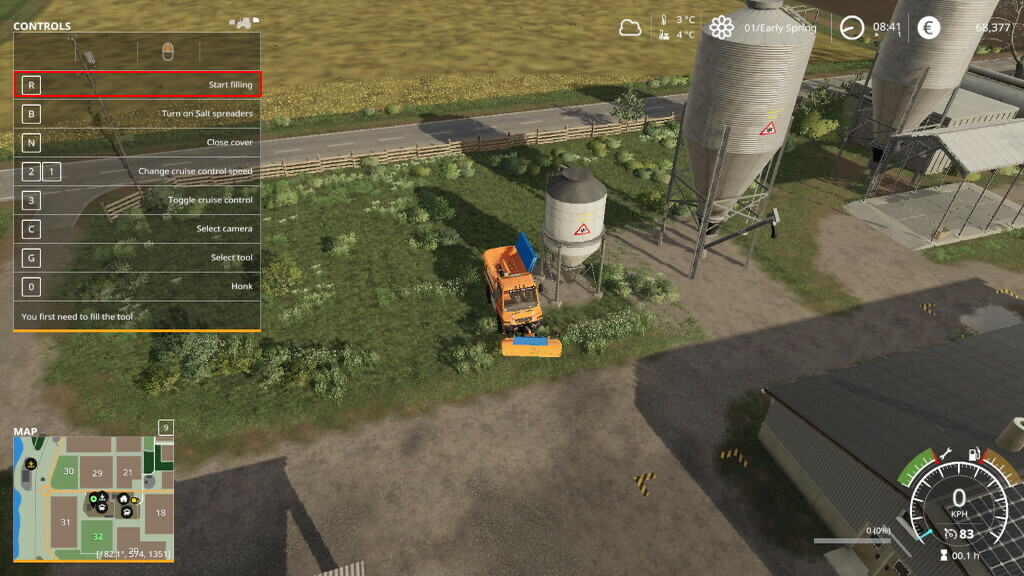Click the game clock icon

pyautogui.click(x=852, y=28)
